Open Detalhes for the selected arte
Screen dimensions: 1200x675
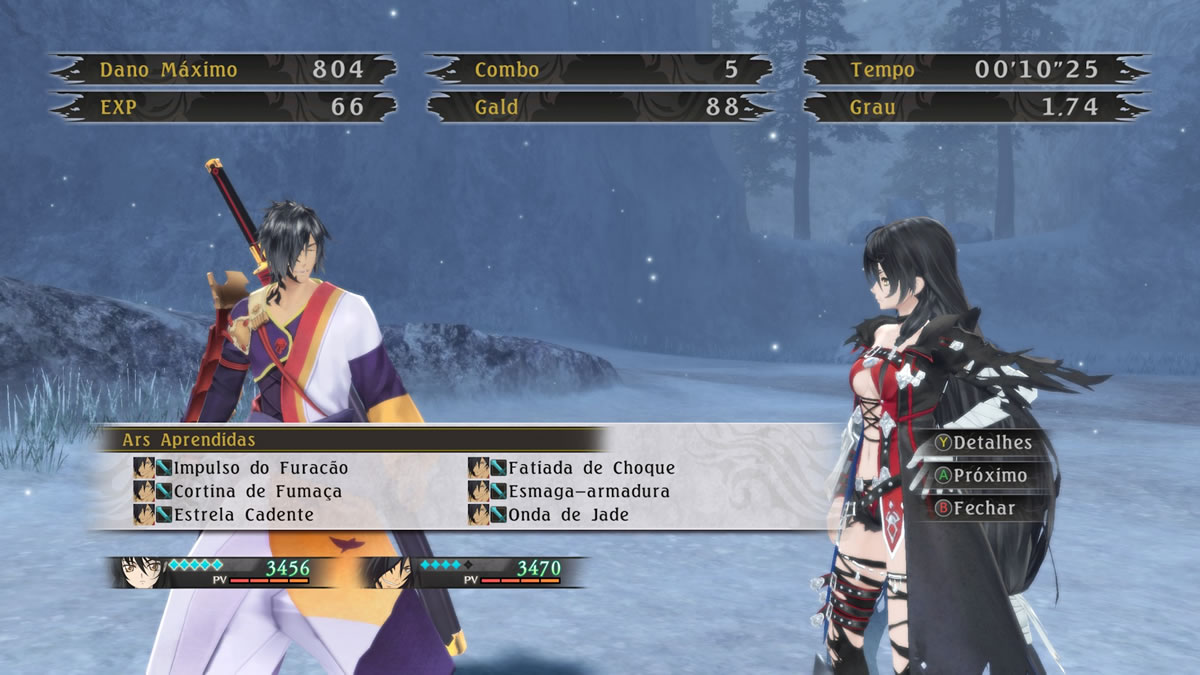point(982,442)
